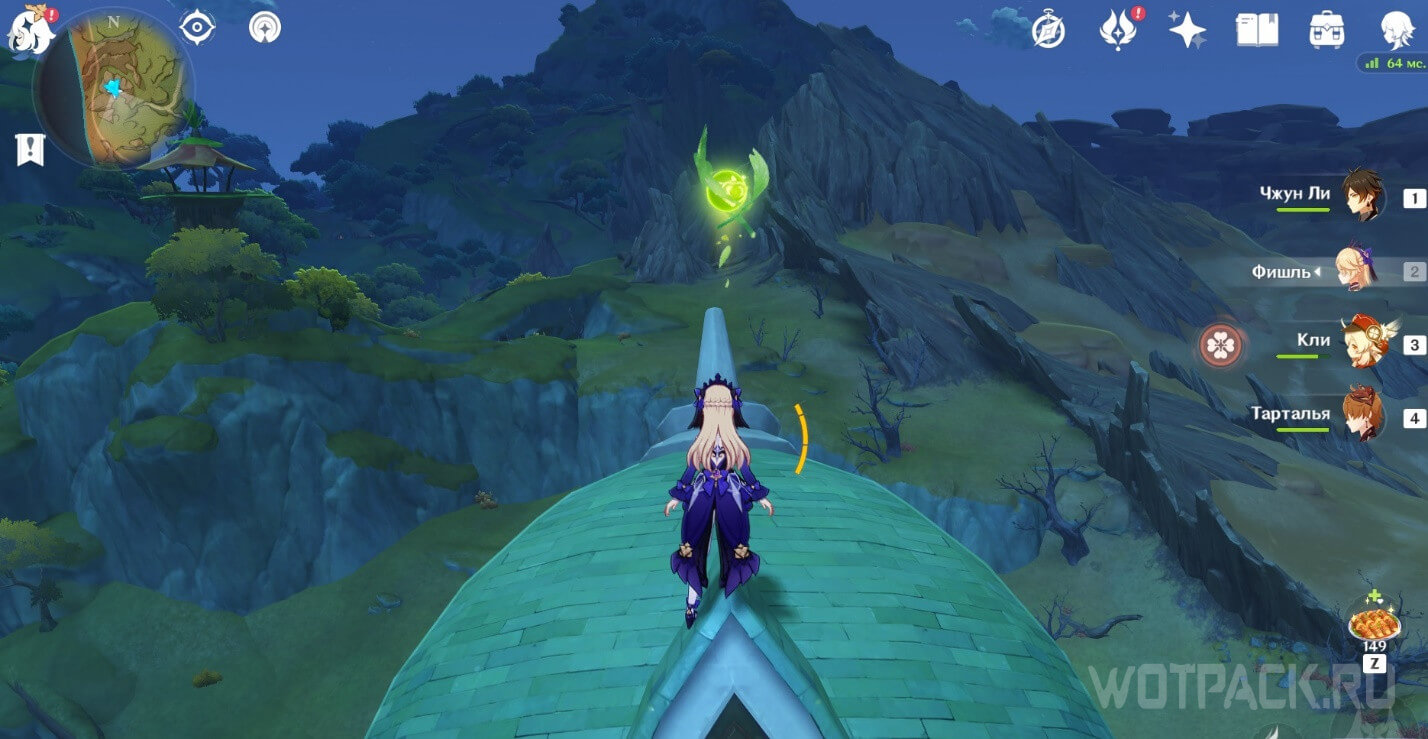
Task: Open the events icon with red alert
Action: tap(1117, 29)
